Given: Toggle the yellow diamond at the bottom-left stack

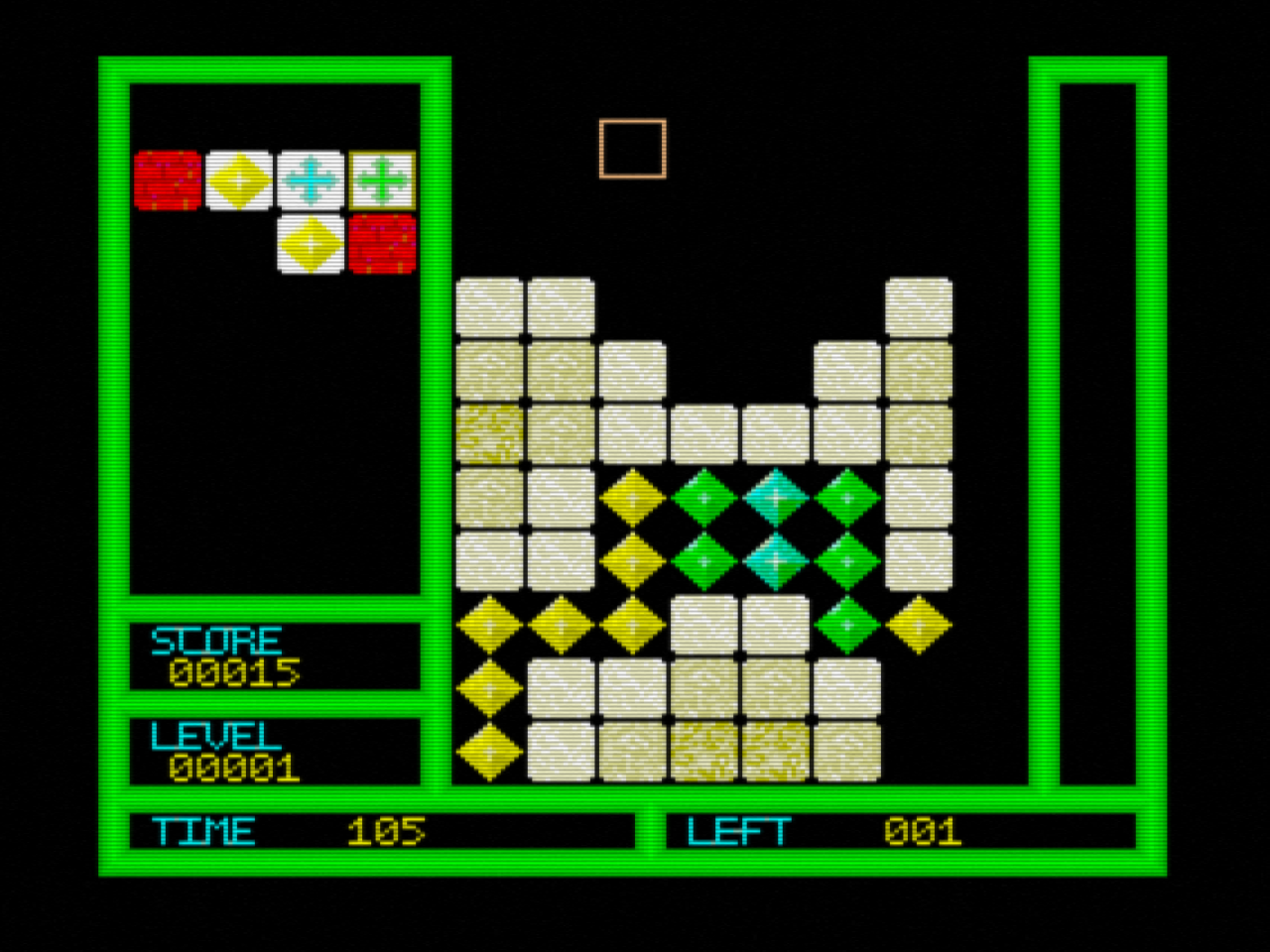Looking at the screenshot, I should click(489, 754).
